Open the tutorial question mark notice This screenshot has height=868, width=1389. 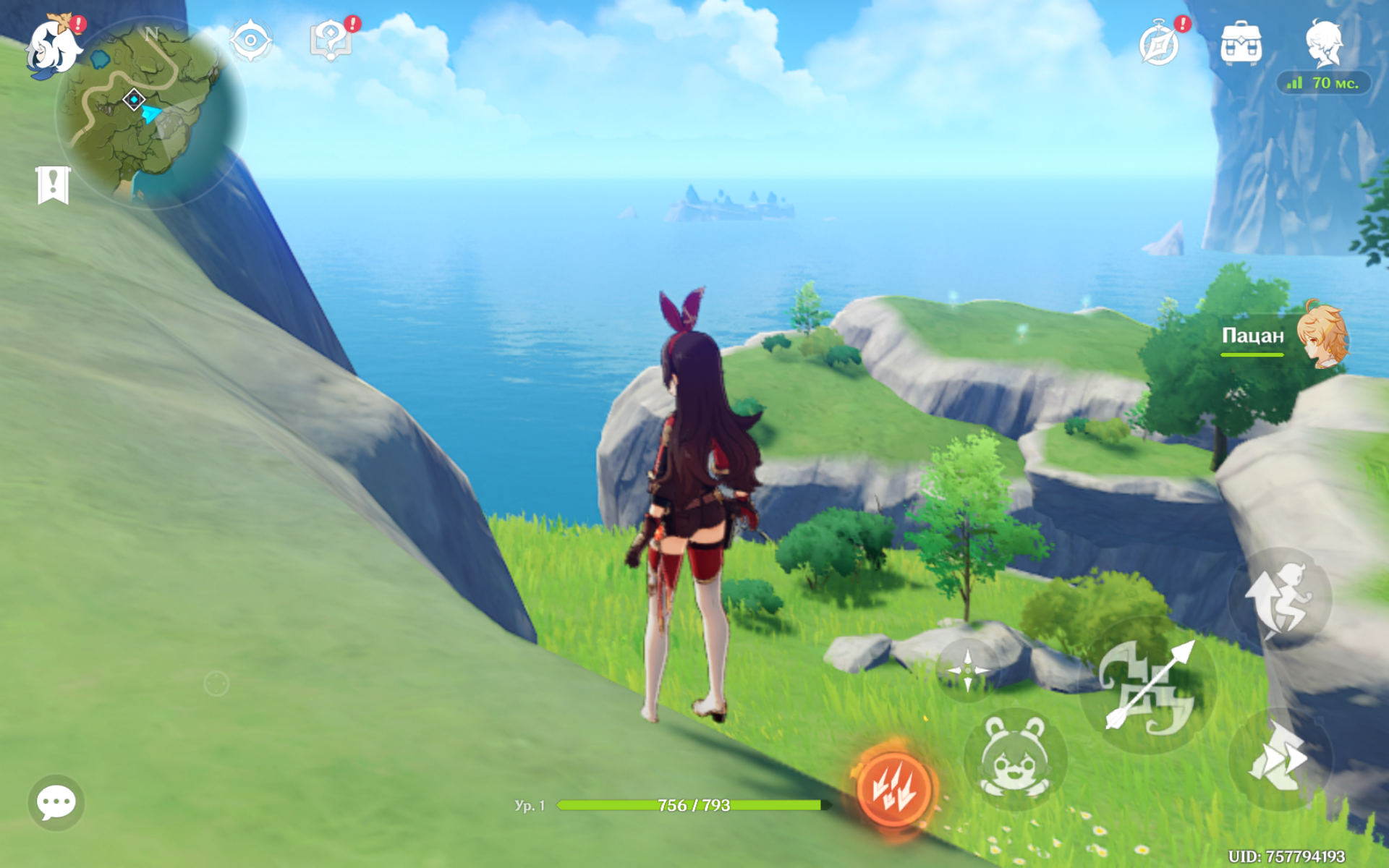pyautogui.click(x=331, y=41)
